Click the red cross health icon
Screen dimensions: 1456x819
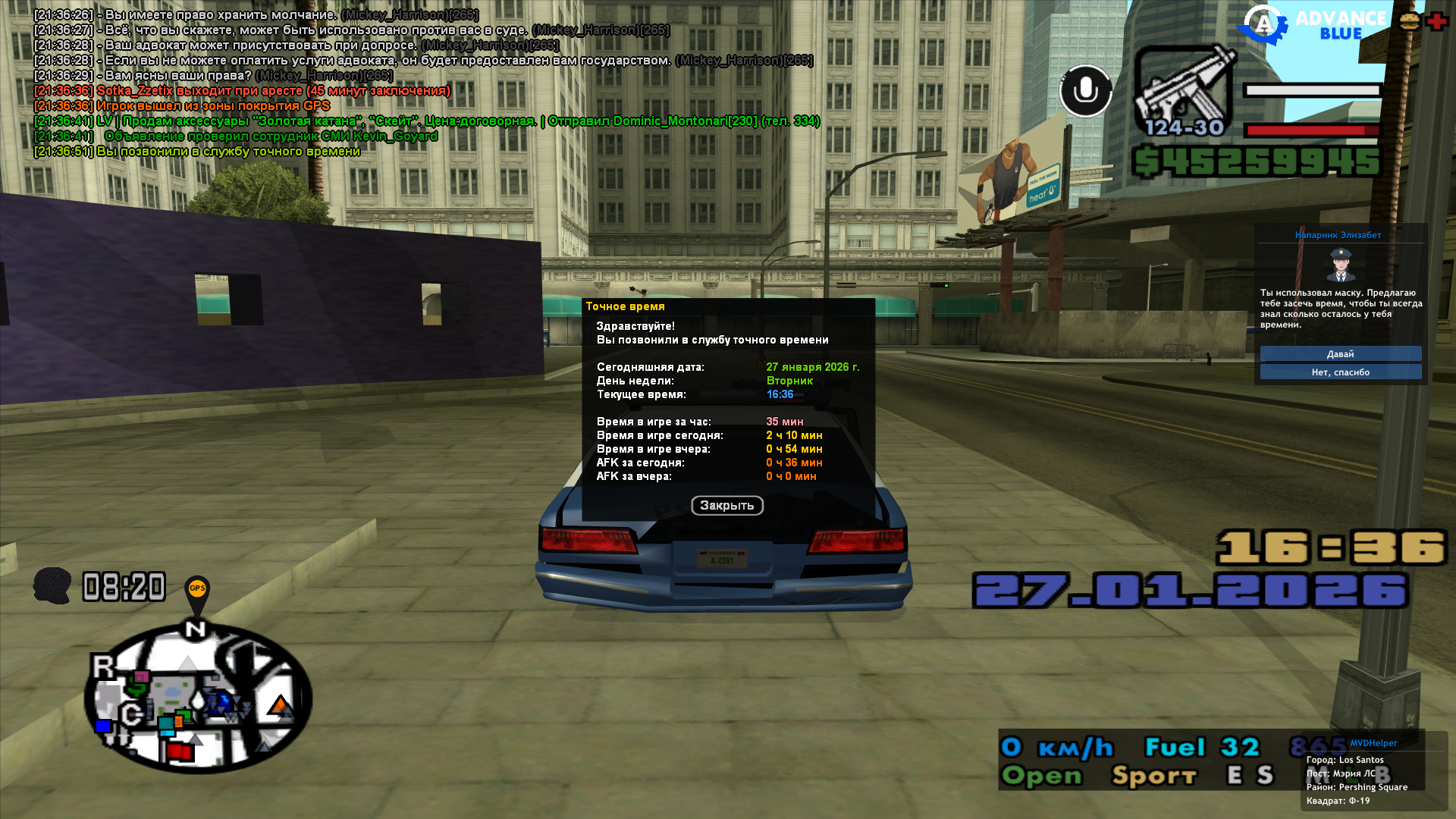click(x=1436, y=21)
